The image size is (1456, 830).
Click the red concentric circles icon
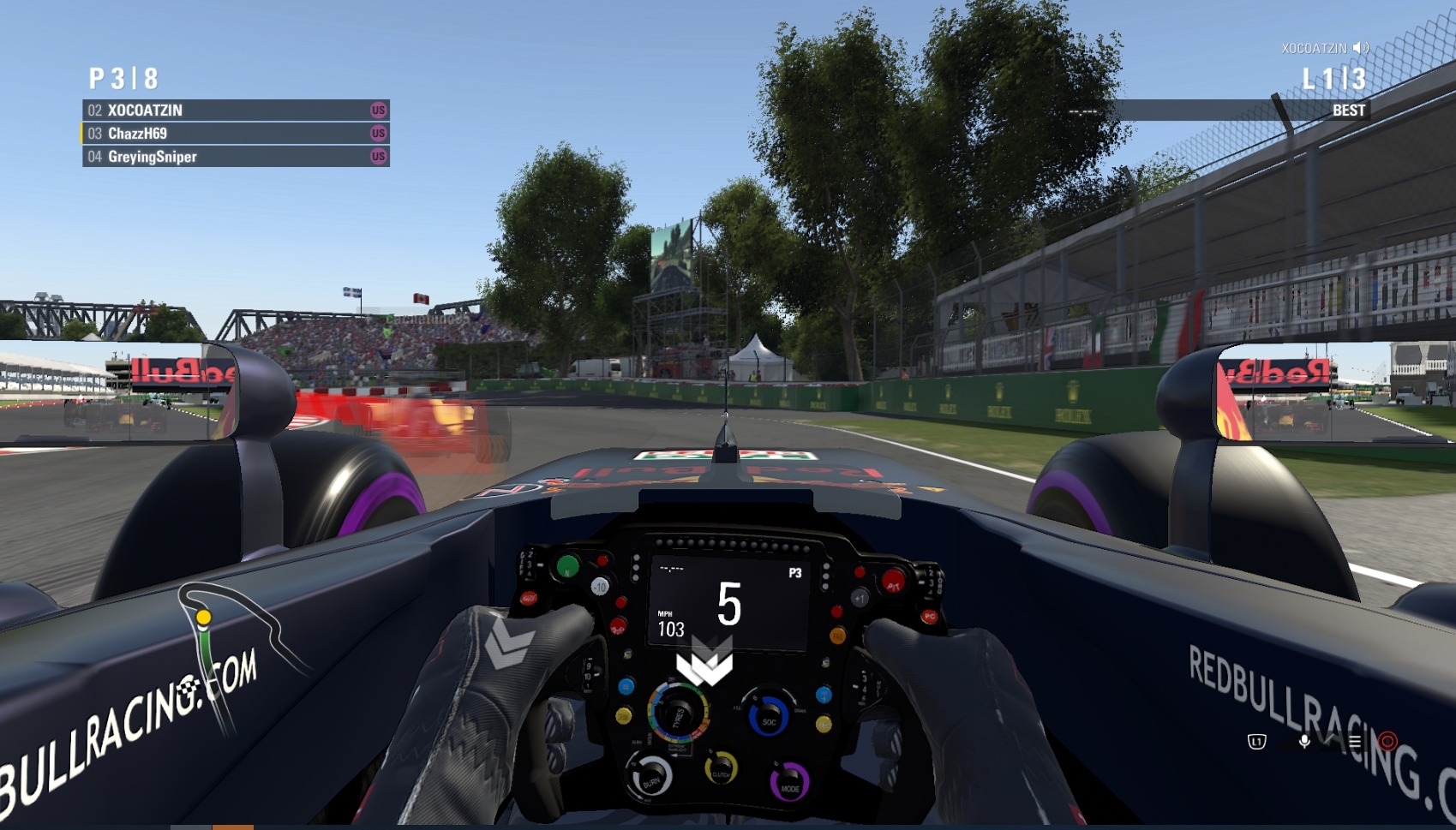point(1387,741)
